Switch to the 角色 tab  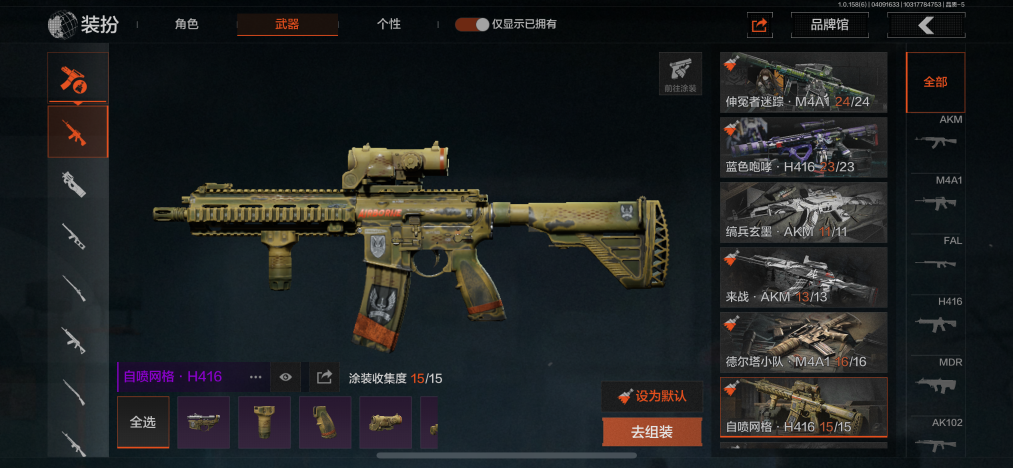coord(186,24)
